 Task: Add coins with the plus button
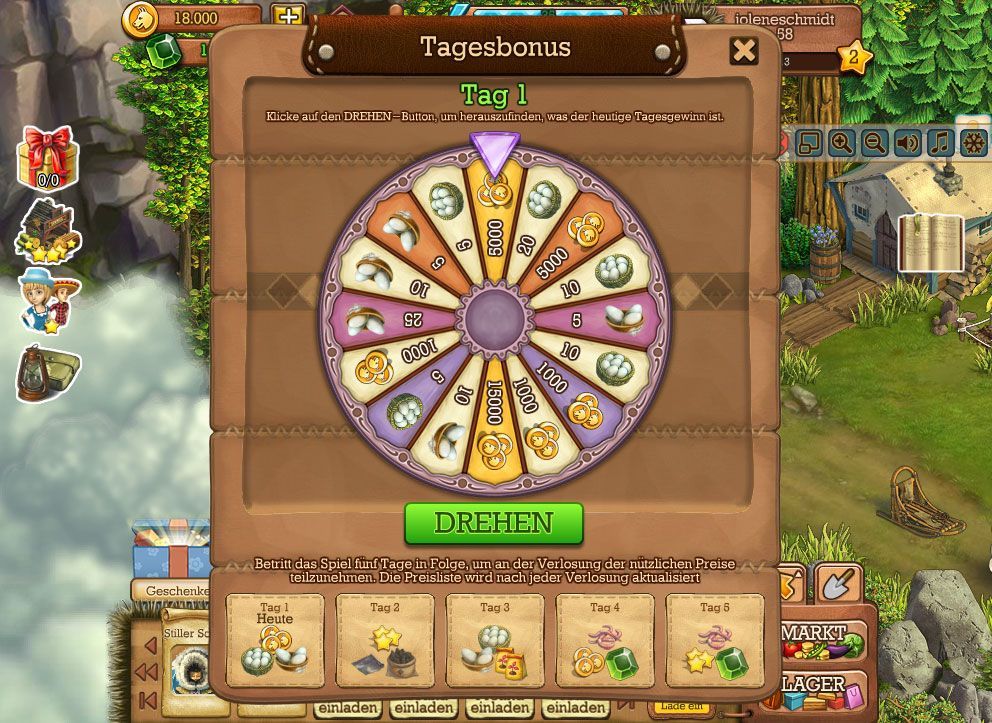pyautogui.click(x=287, y=17)
